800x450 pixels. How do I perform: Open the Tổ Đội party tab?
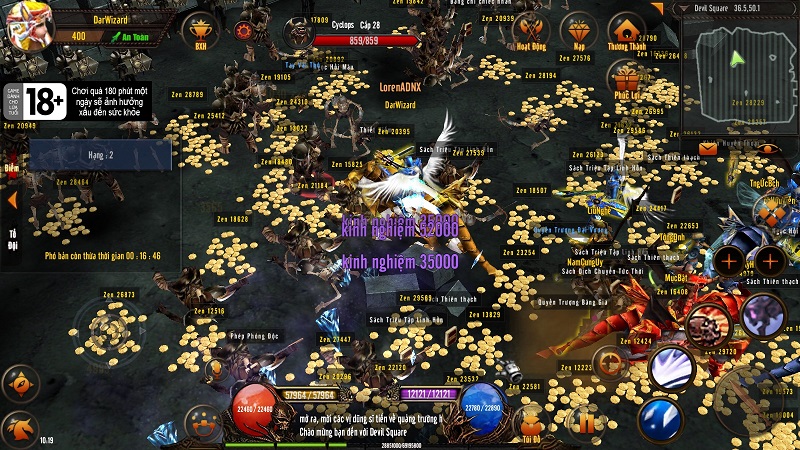[x=13, y=237]
